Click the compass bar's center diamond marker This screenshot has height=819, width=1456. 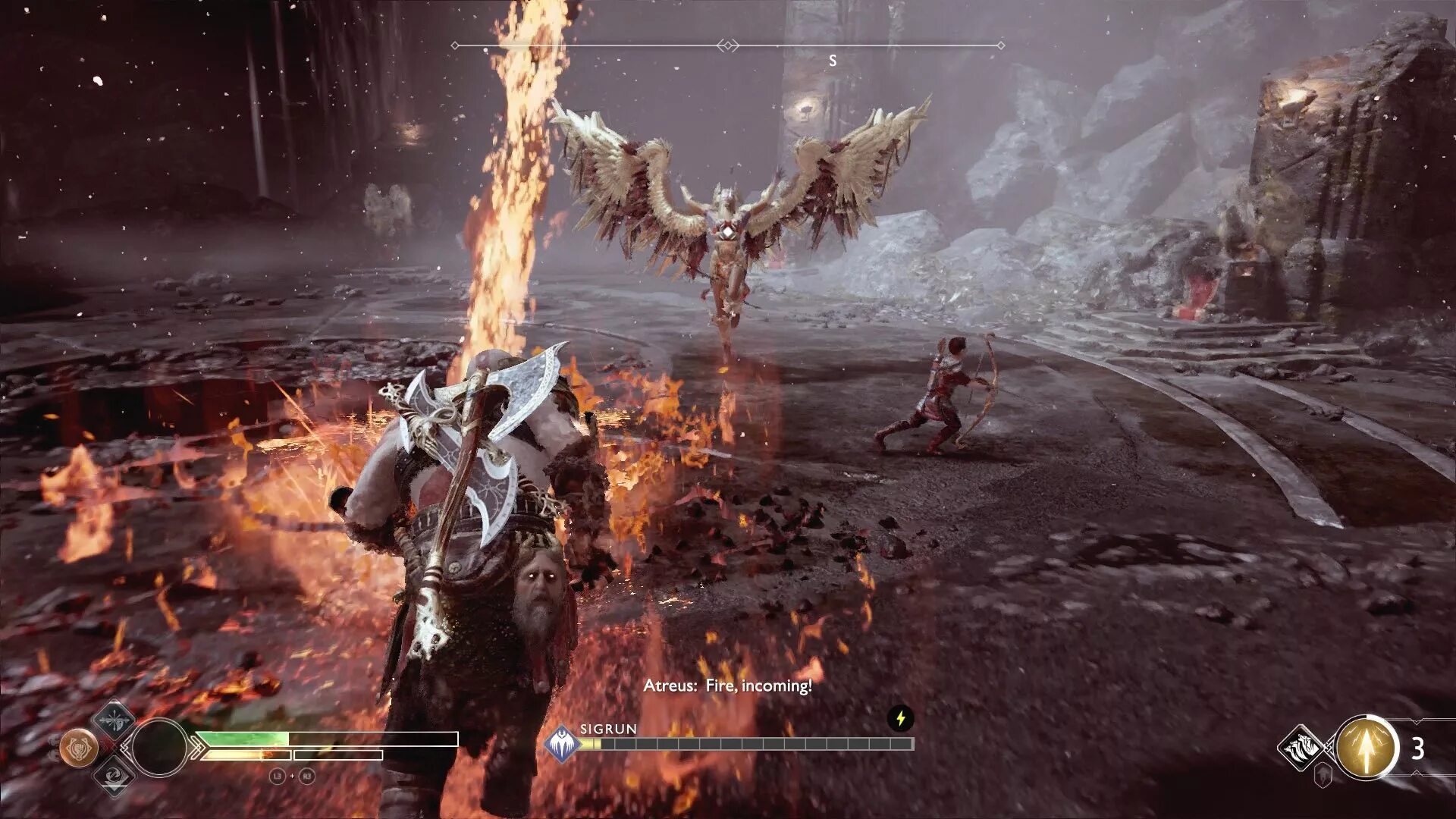728,45
